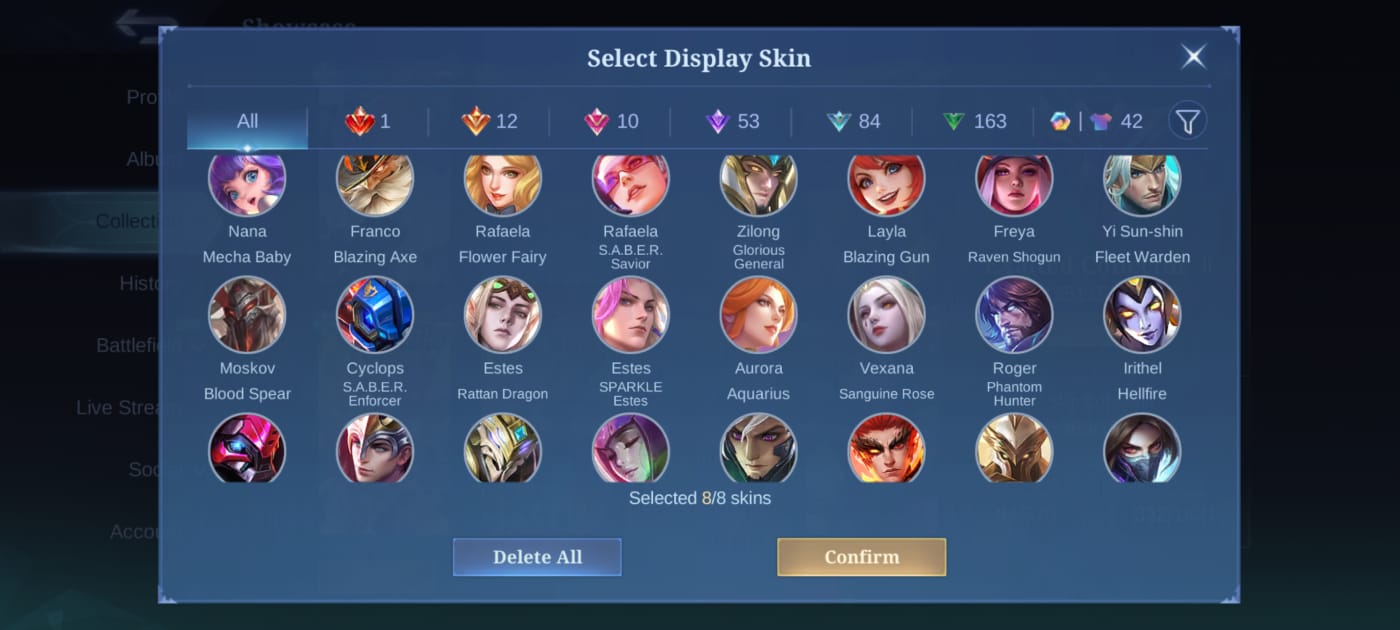View the purple tier with 53 skins

(x=732, y=122)
